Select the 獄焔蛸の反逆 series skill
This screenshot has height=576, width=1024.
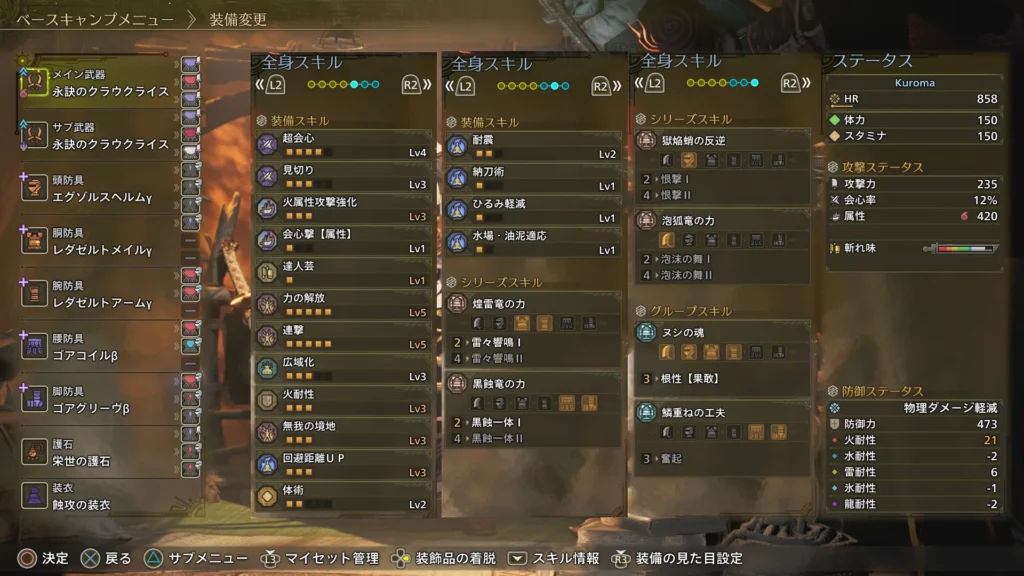coord(721,141)
